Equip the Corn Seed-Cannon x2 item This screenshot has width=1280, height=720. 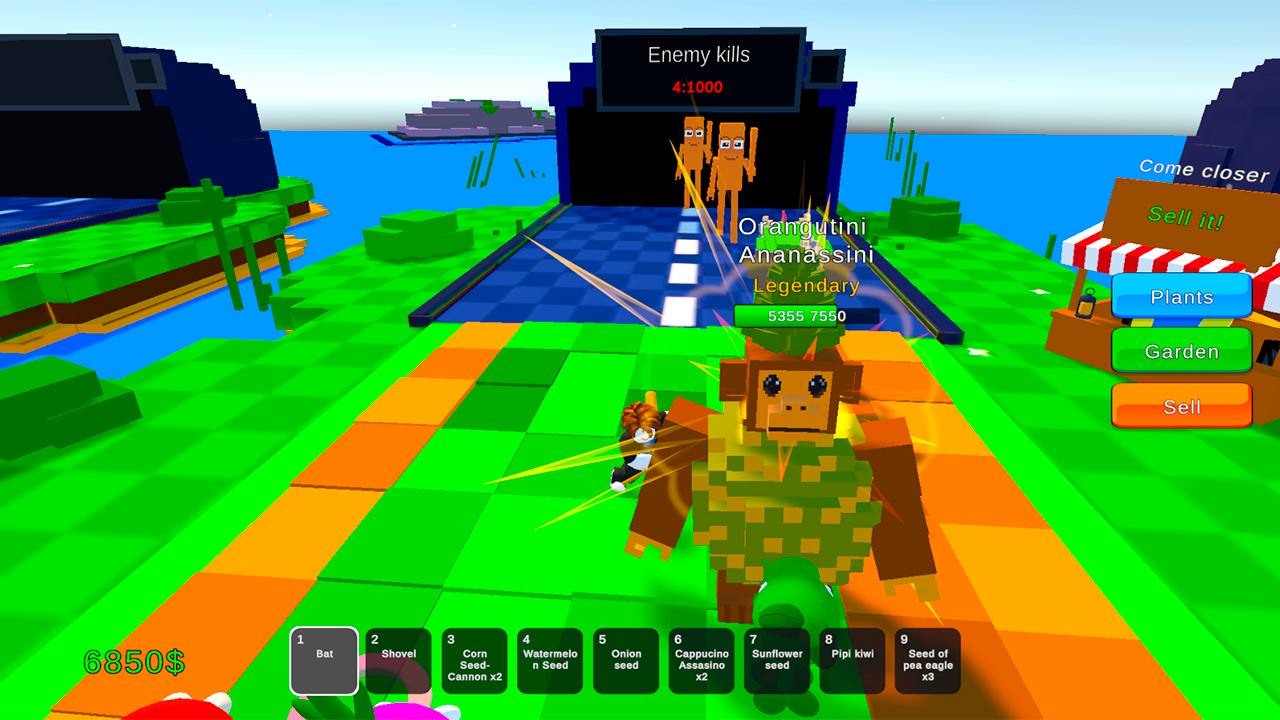pos(475,660)
